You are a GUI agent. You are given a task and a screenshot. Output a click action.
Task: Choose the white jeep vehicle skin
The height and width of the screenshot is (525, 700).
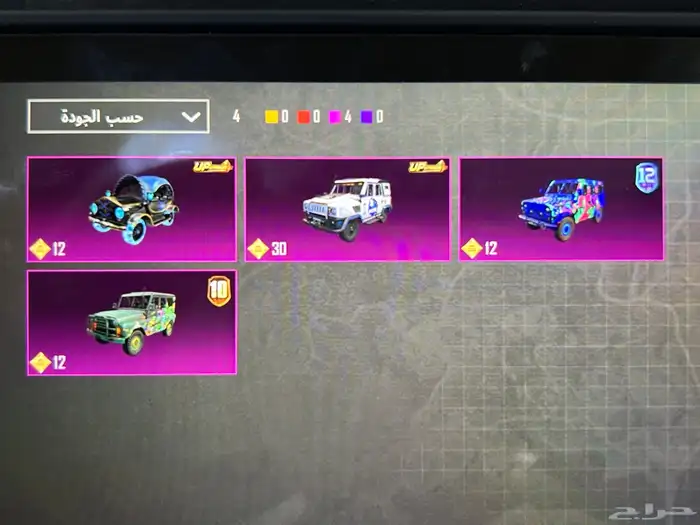[x=346, y=208]
